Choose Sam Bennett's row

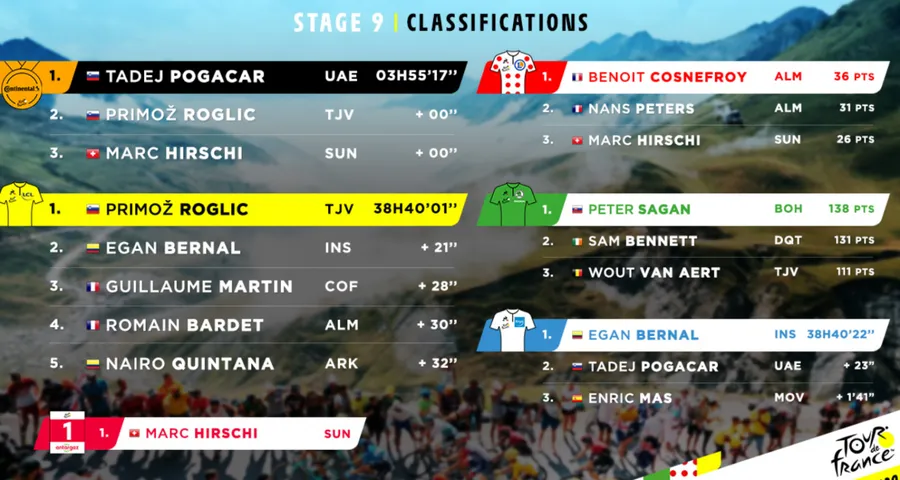[700, 241]
